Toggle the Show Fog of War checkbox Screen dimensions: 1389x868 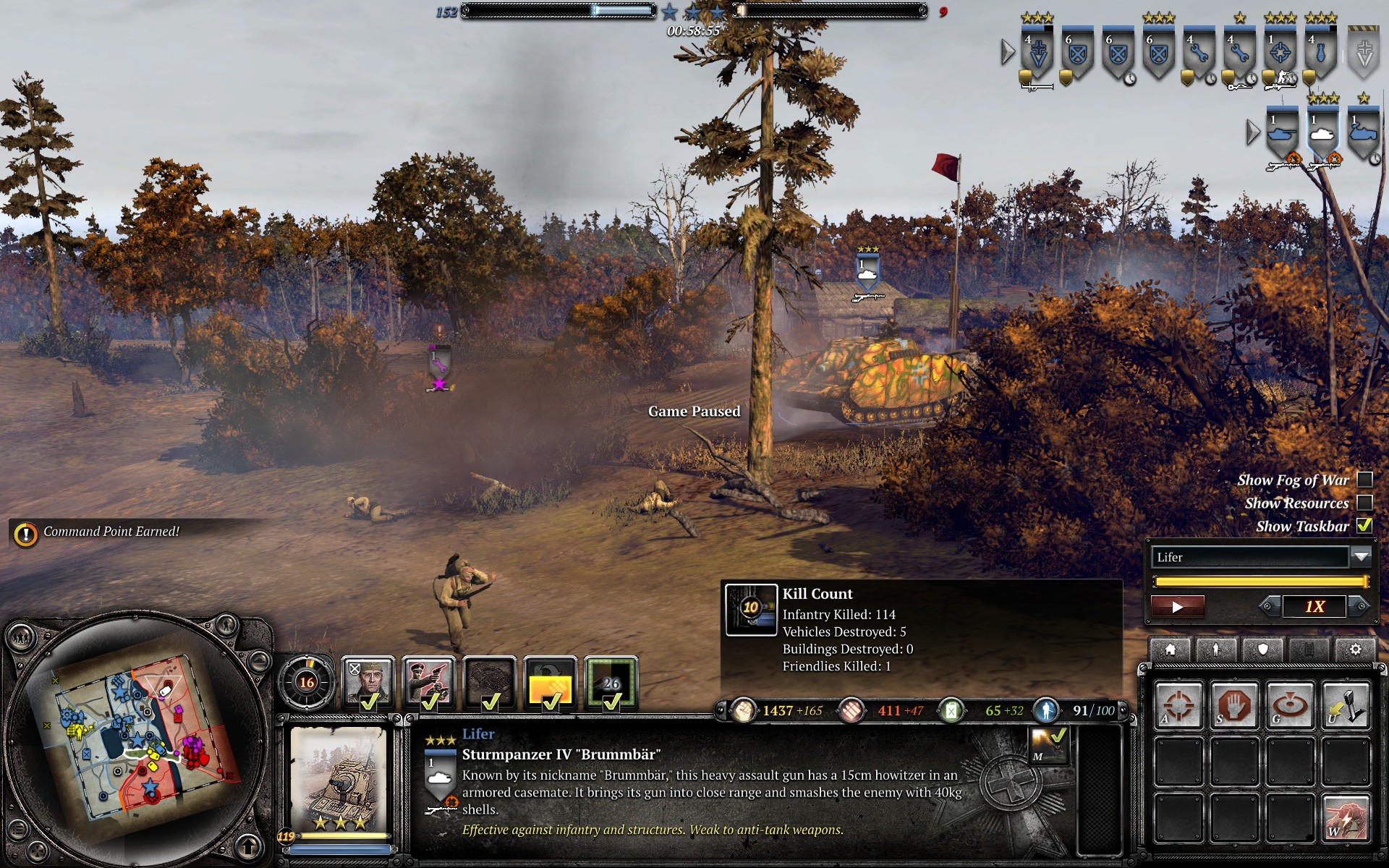tap(1364, 480)
